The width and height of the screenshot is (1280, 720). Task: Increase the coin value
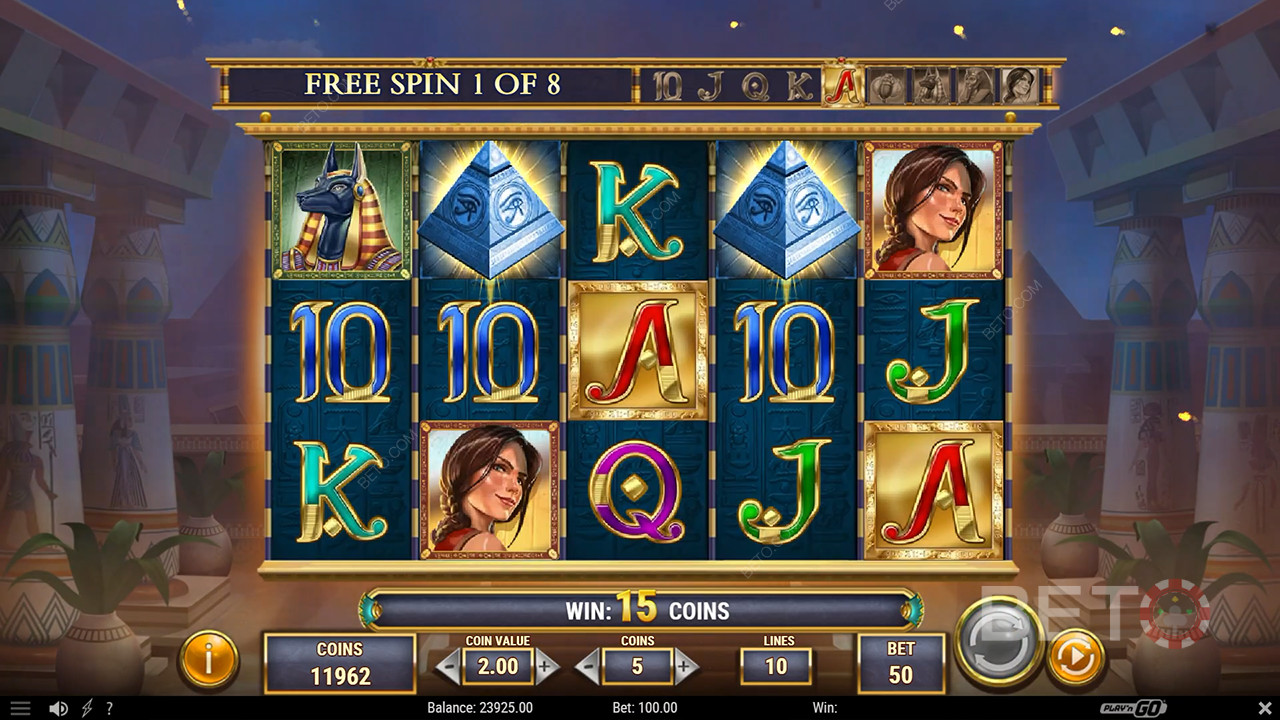546,665
